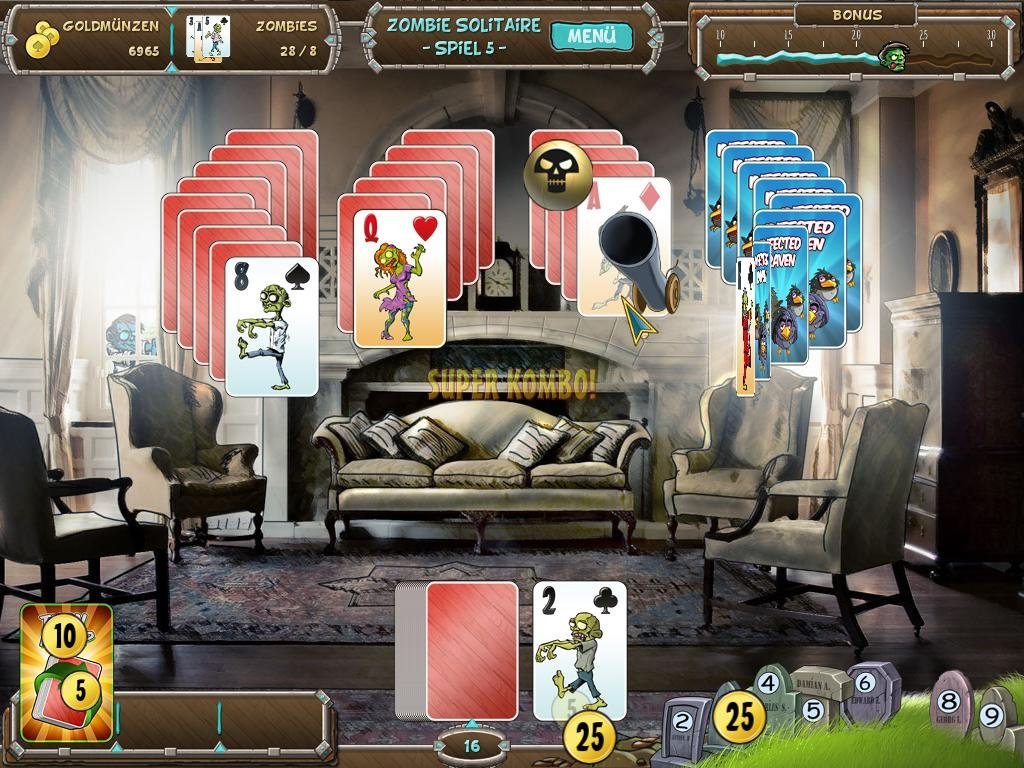
Task: Select the 8 of spades zombie card
Action: click(271, 326)
